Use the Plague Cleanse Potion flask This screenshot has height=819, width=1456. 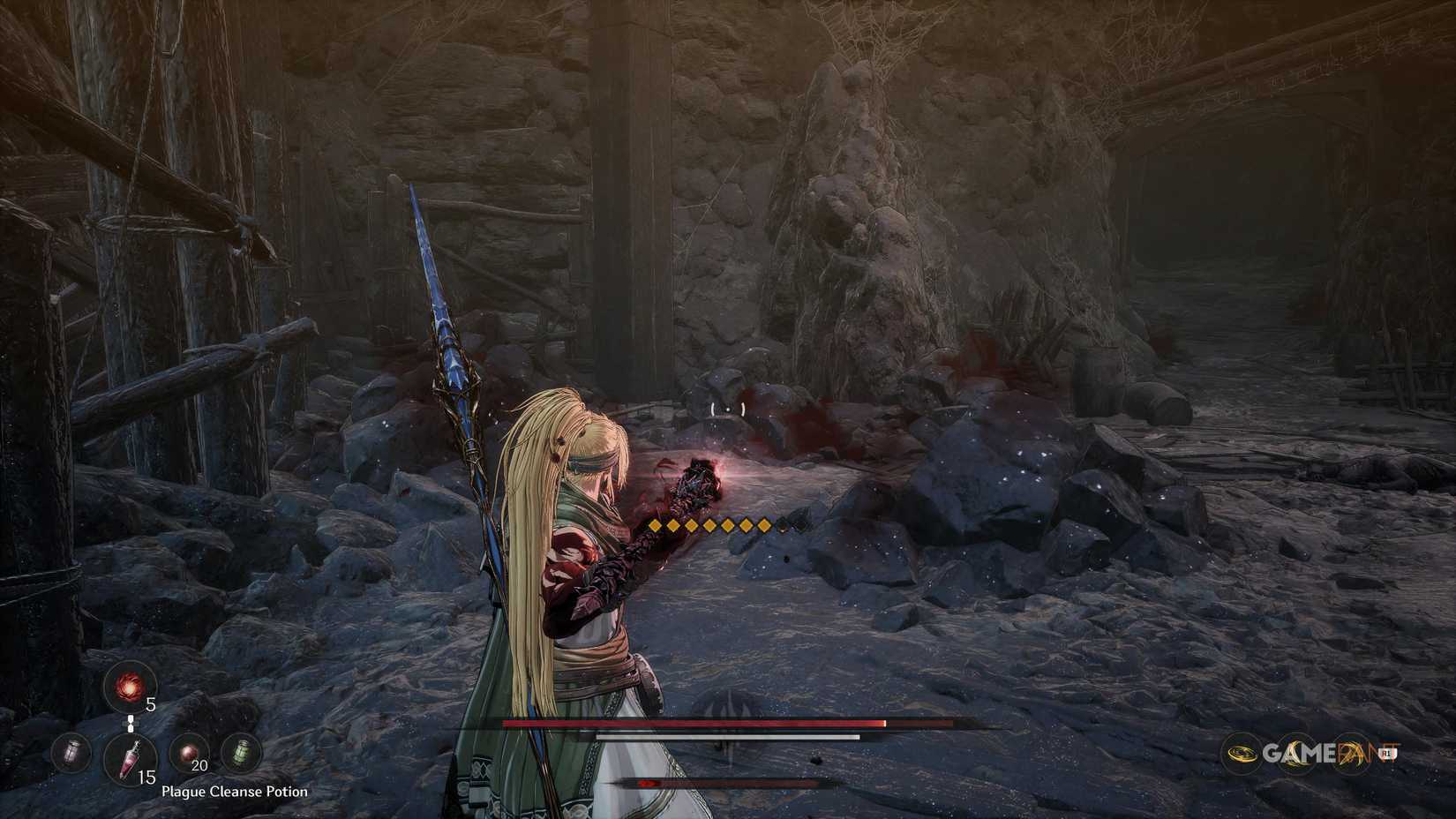[131, 759]
